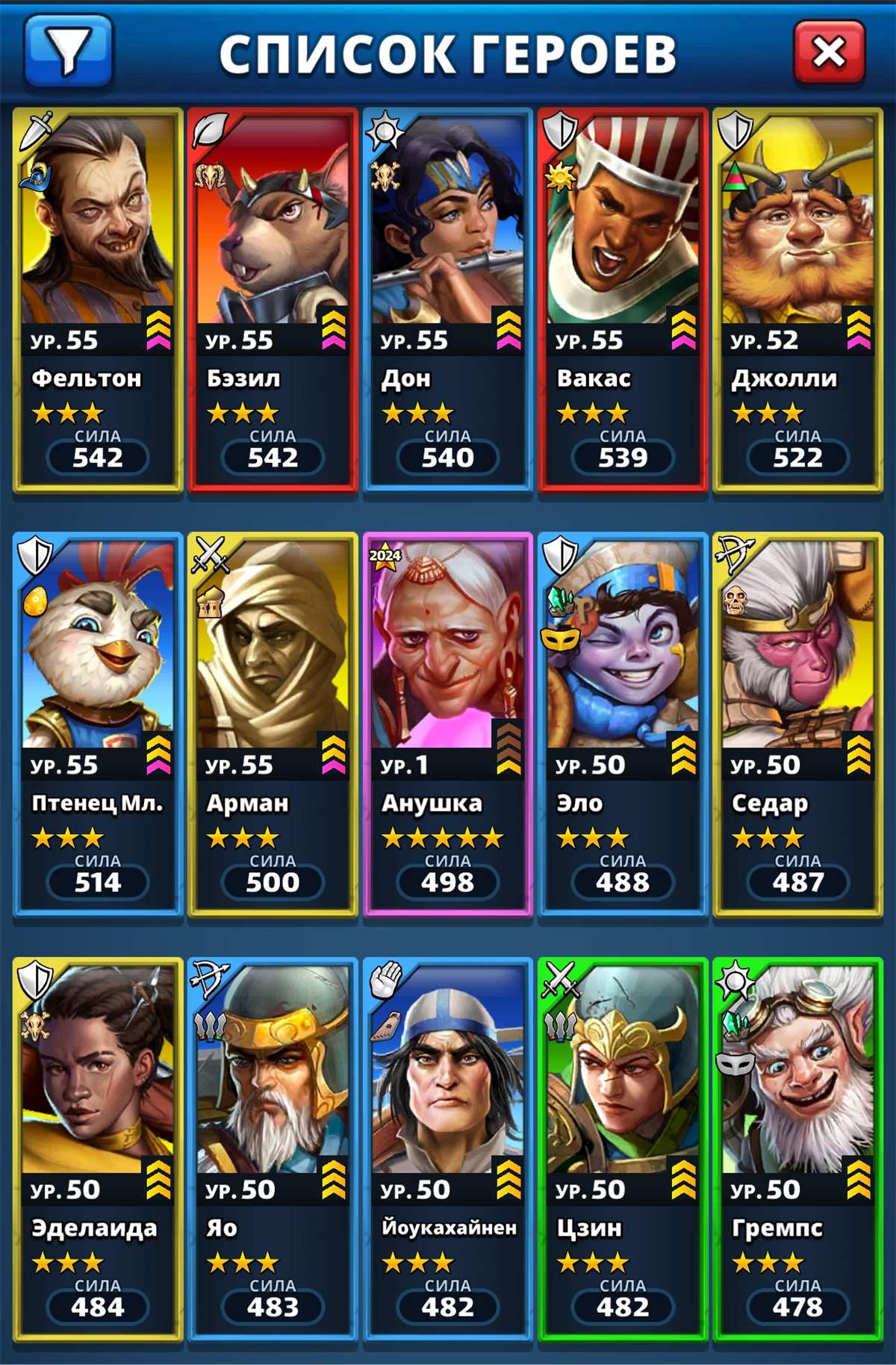Screen dimensions: 896x1365
Task: Choose the Седар monkey hero card
Action: tap(797, 723)
